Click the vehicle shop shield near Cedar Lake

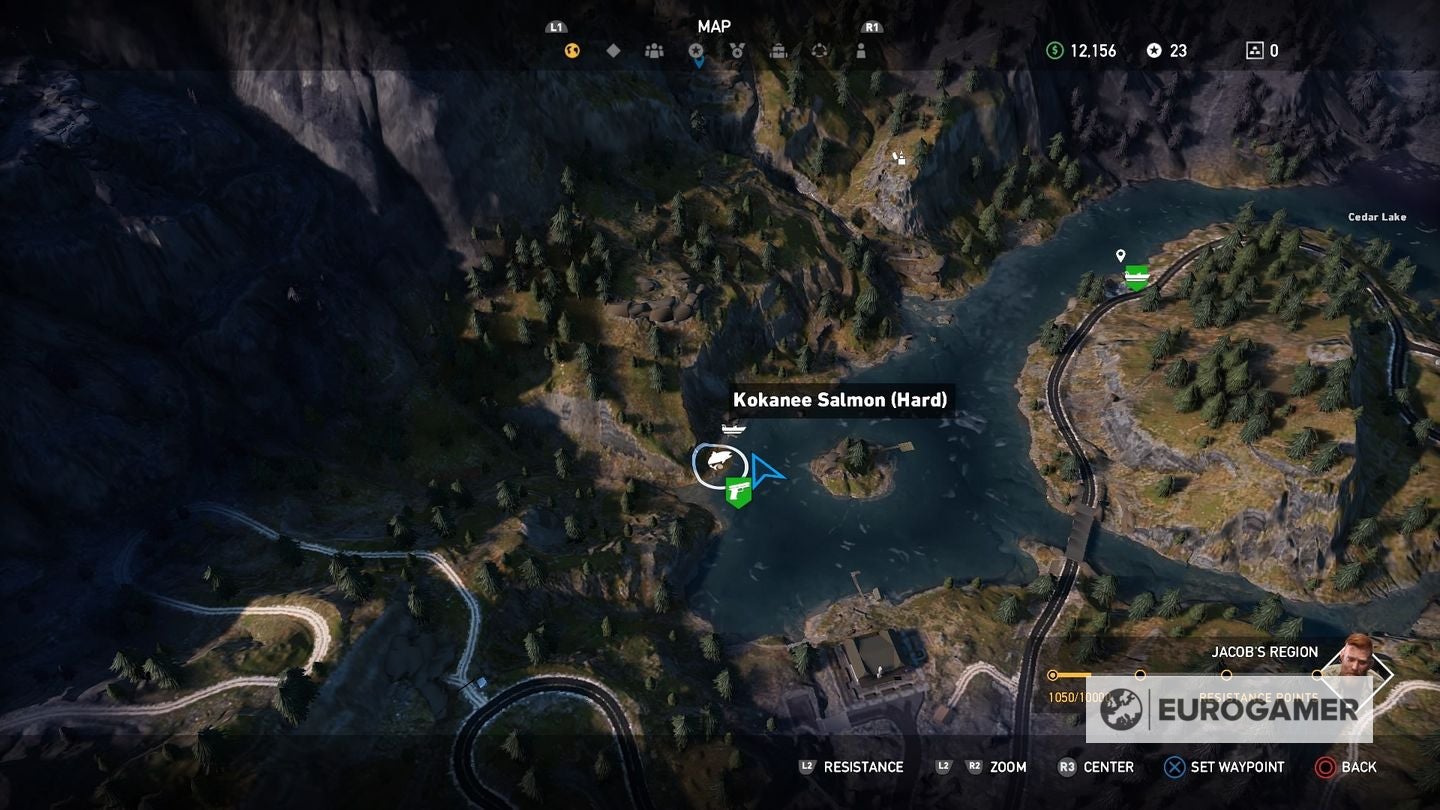(1135, 278)
